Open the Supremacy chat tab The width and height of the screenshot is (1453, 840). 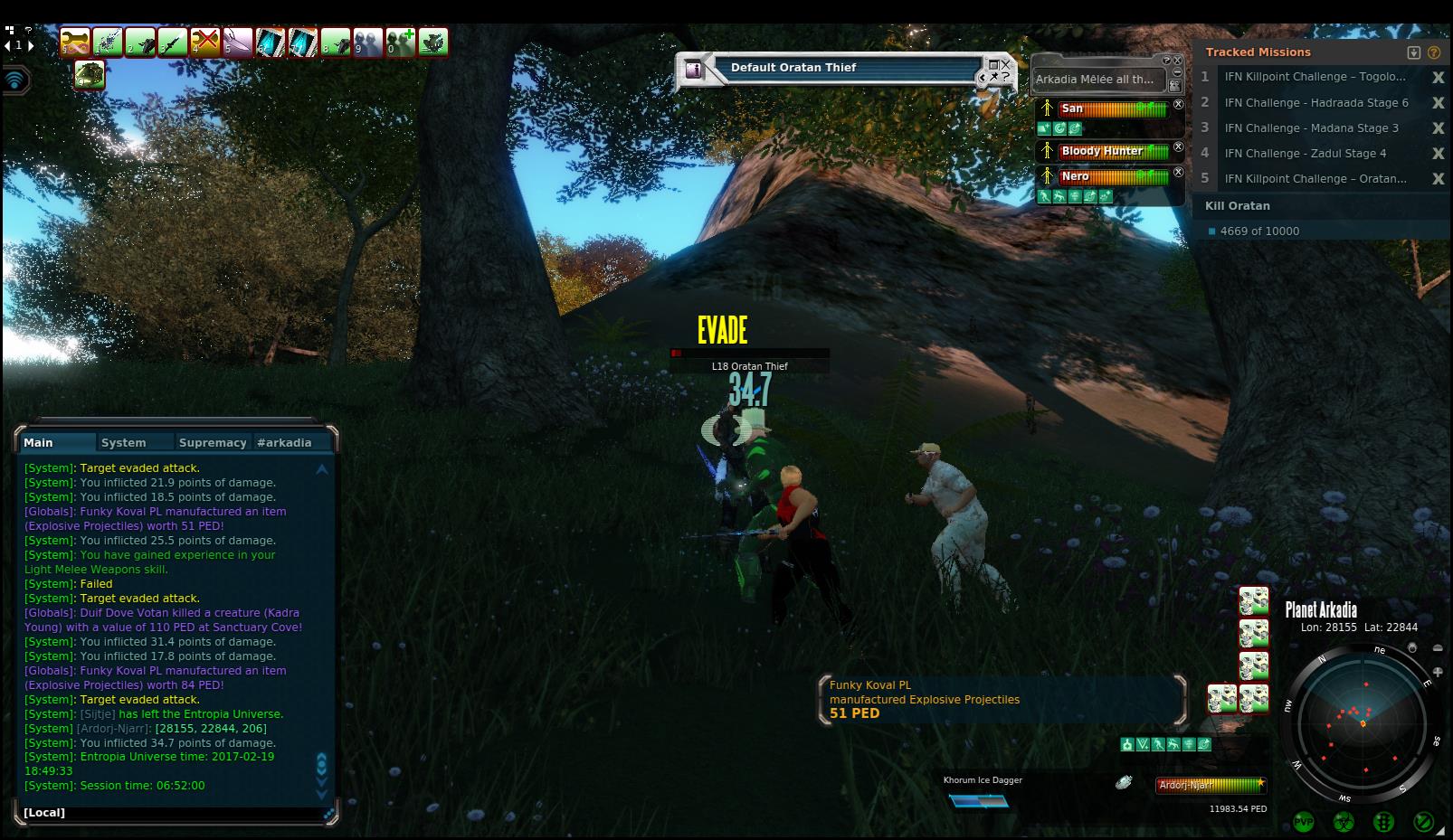(213, 442)
